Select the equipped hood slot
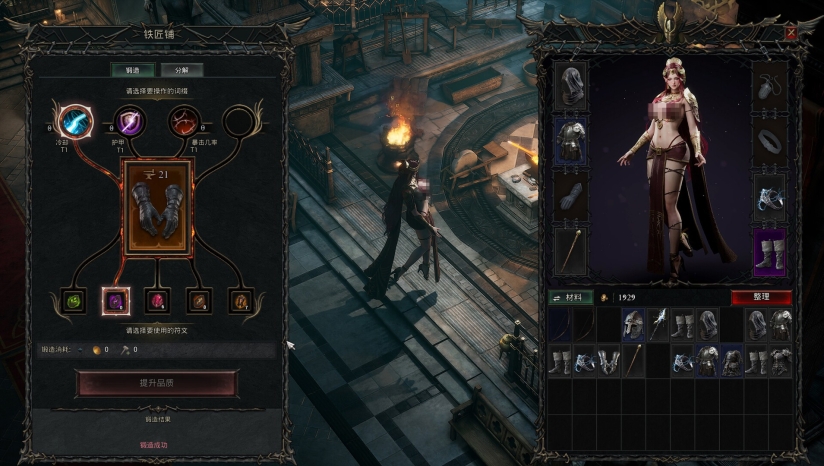The image size is (824, 466). pyautogui.click(x=571, y=87)
